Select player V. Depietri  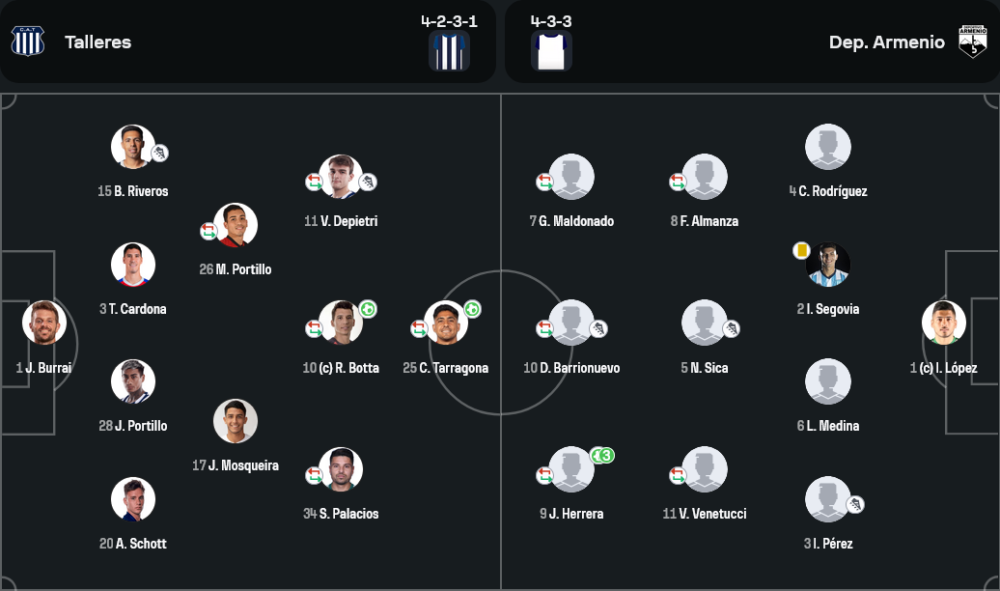[340, 177]
